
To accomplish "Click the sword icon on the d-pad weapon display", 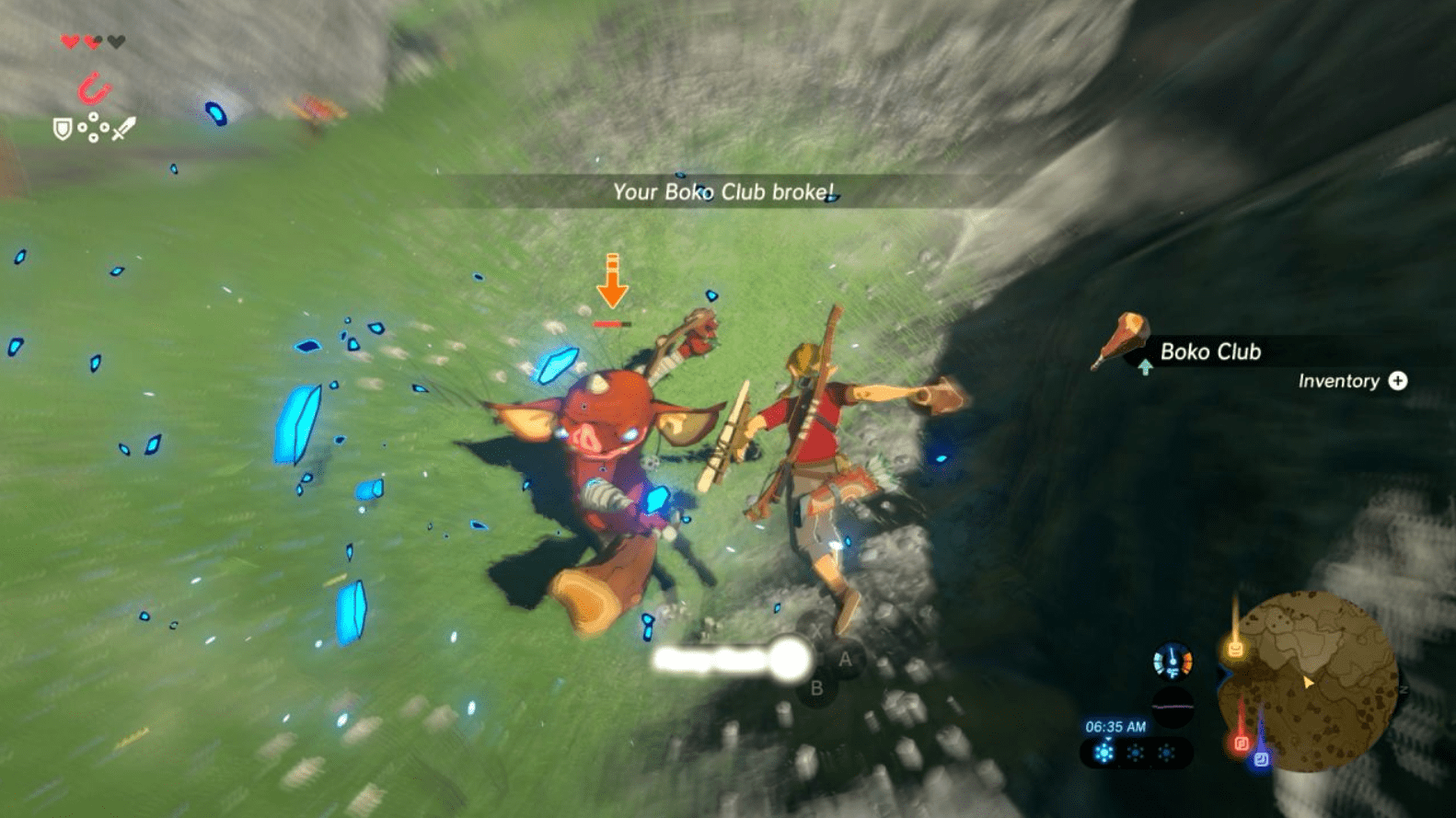I will click(124, 129).
